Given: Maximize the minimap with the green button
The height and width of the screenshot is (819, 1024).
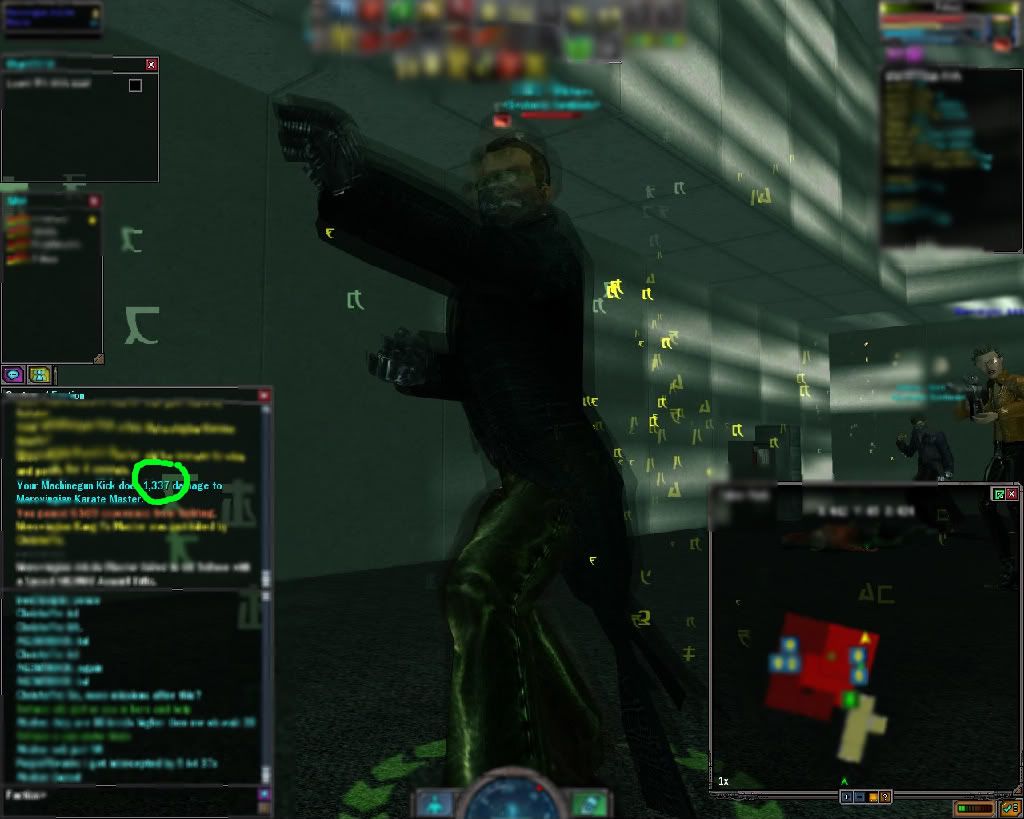Looking at the screenshot, I should pyautogui.click(x=999, y=494).
